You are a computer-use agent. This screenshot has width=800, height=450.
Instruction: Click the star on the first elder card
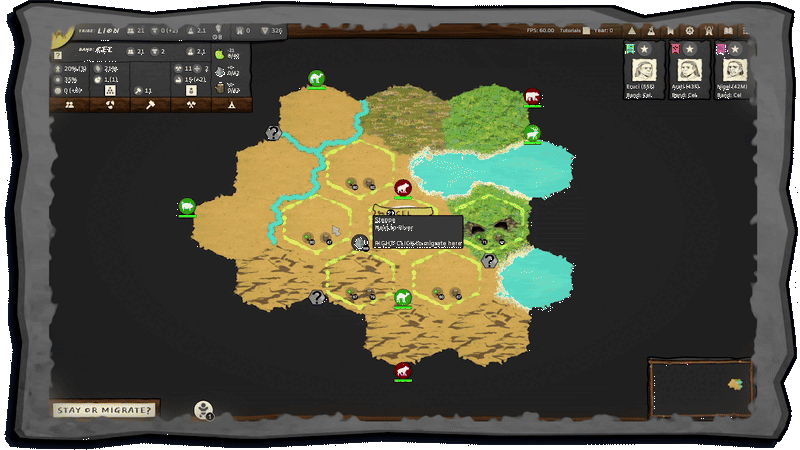645,48
